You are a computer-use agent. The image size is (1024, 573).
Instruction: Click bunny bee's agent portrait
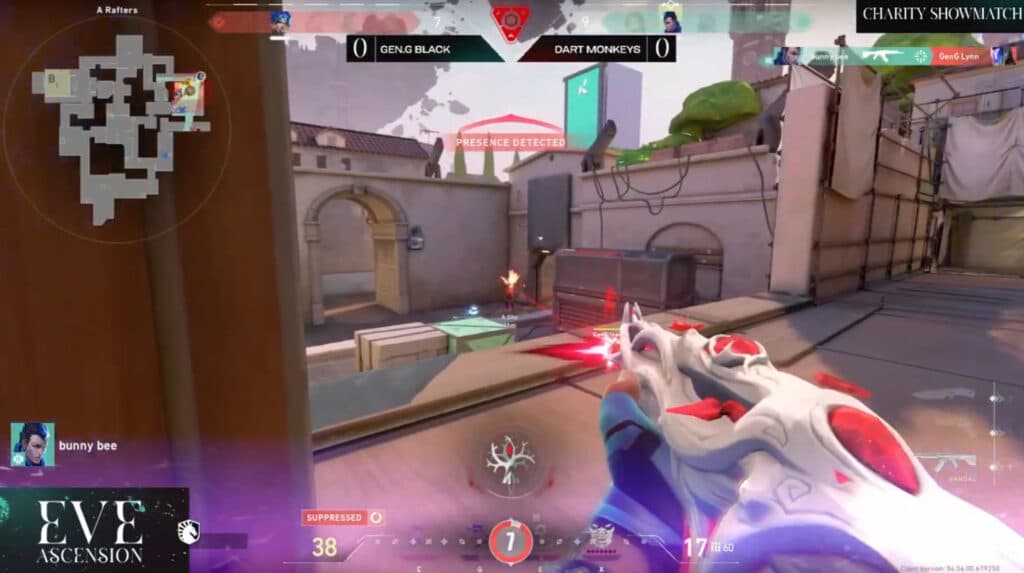32,444
